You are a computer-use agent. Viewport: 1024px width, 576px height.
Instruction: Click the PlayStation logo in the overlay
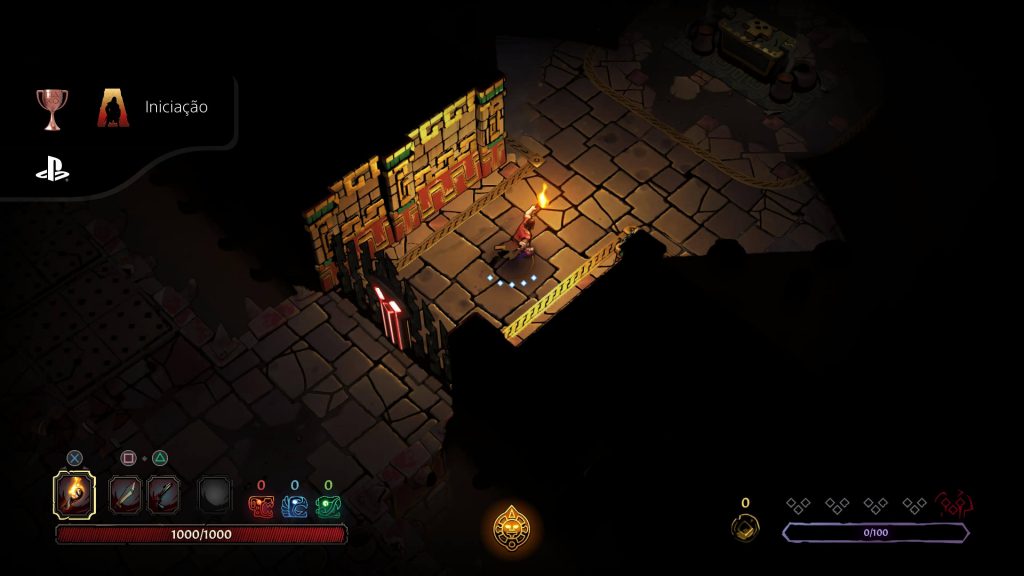click(52, 171)
